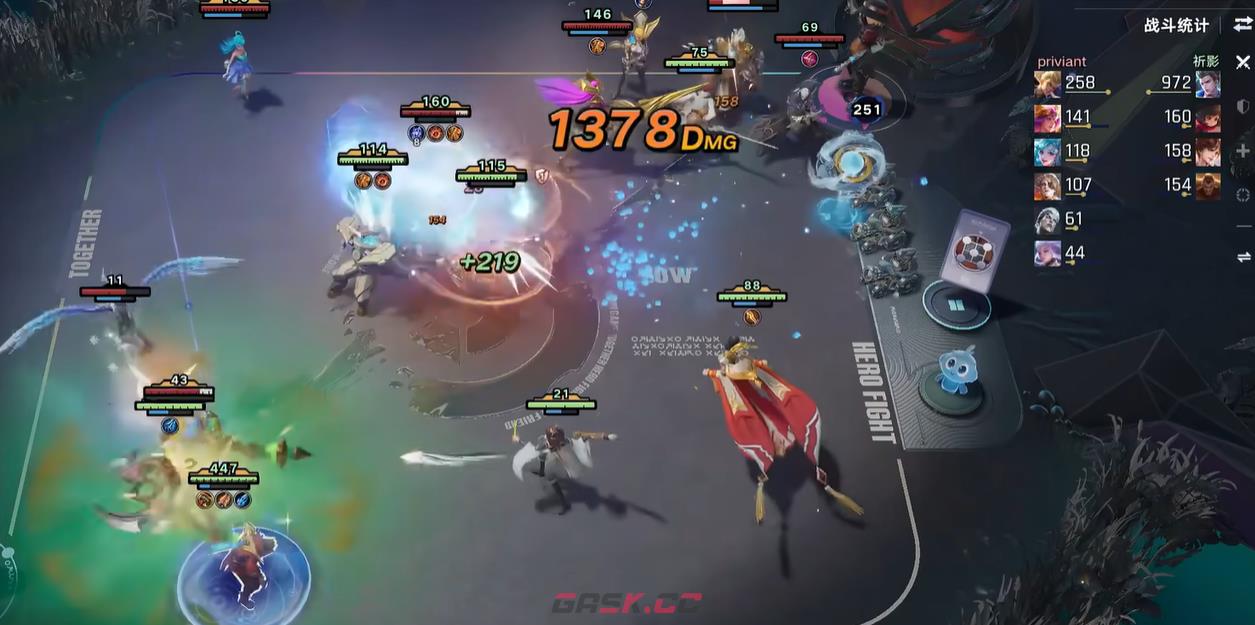Image resolution: width=1255 pixels, height=625 pixels.
Task: Select the blonde hero row with 258
Action: point(1048,84)
